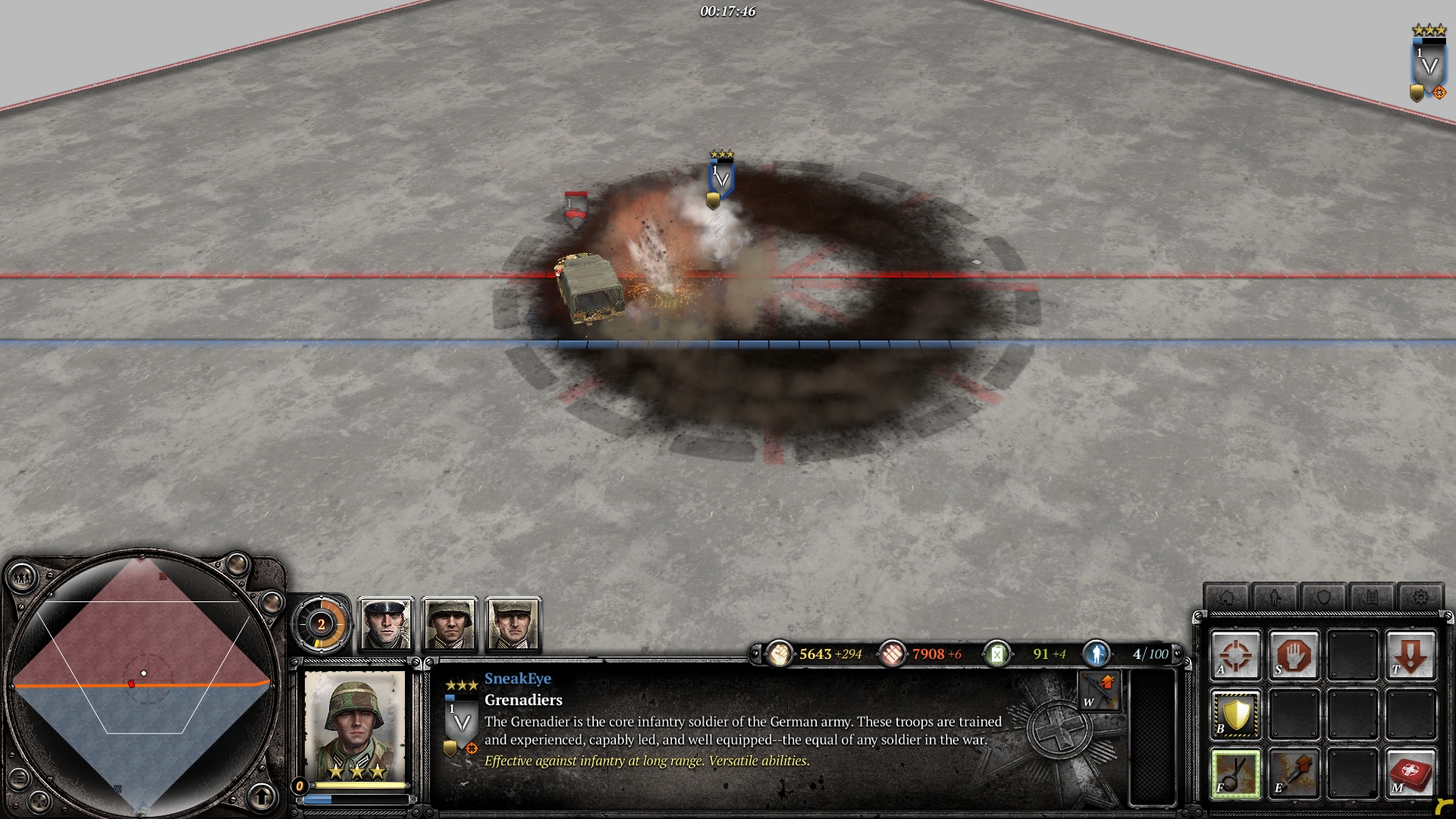Select the Stop hand command

coord(1294,654)
